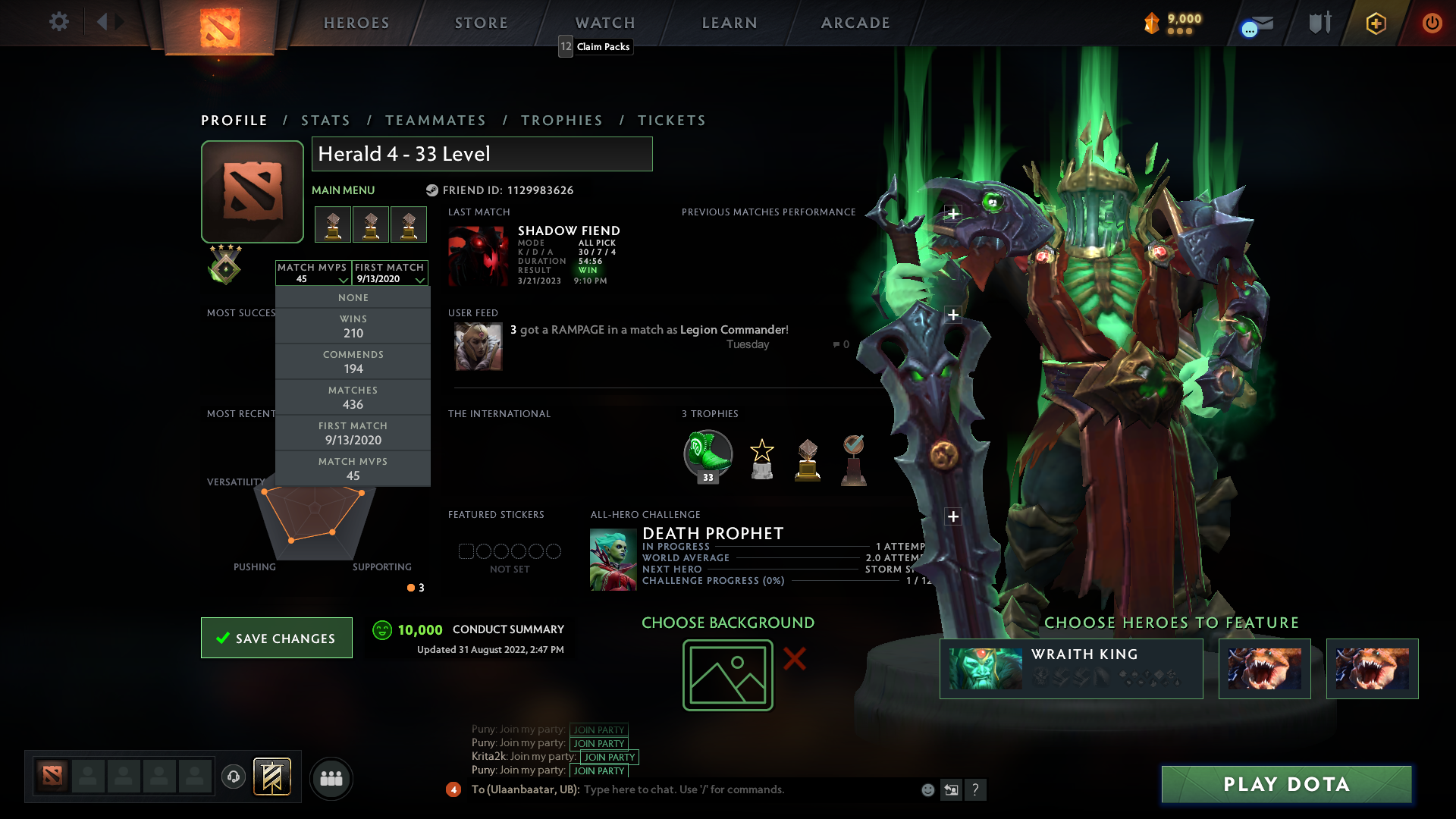1456x819 pixels.
Task: Open the emoticon picker in chat bar
Action: pos(927,789)
